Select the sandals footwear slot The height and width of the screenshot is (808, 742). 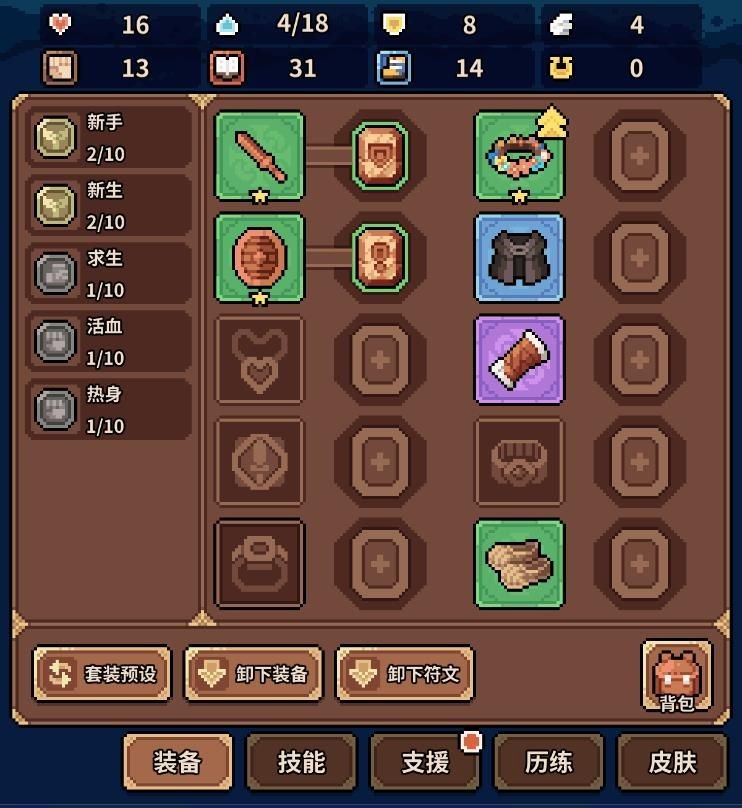519,563
